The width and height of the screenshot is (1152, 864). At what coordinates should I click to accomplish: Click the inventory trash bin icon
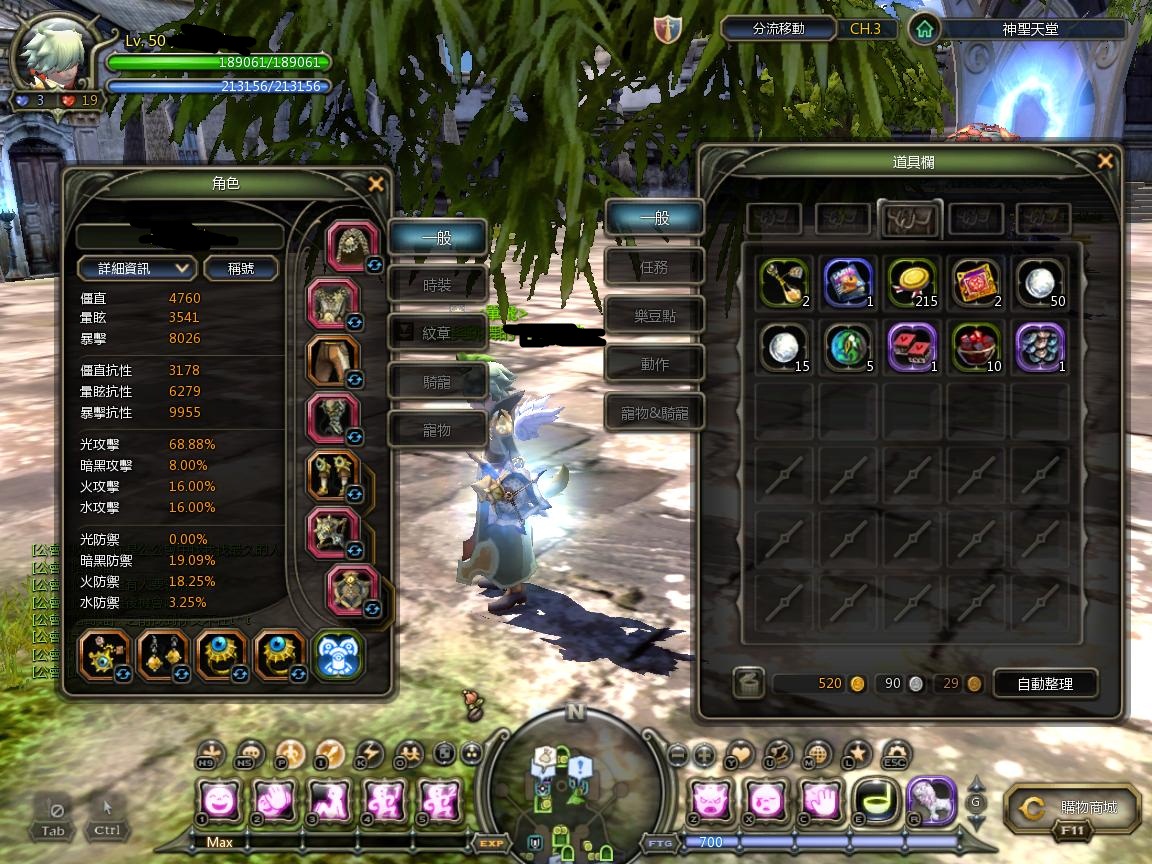coord(749,684)
